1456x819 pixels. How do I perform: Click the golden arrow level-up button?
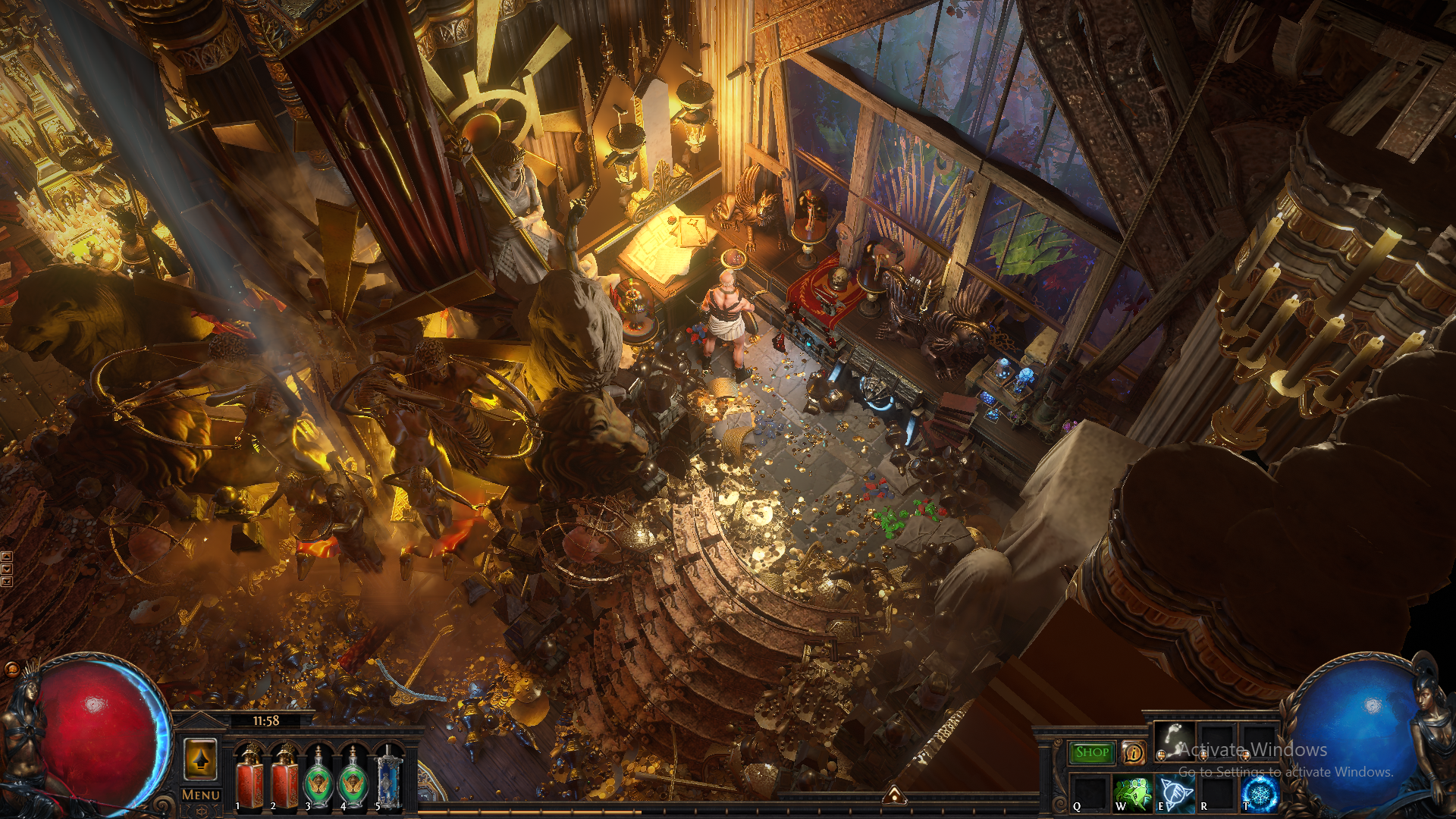[201, 759]
